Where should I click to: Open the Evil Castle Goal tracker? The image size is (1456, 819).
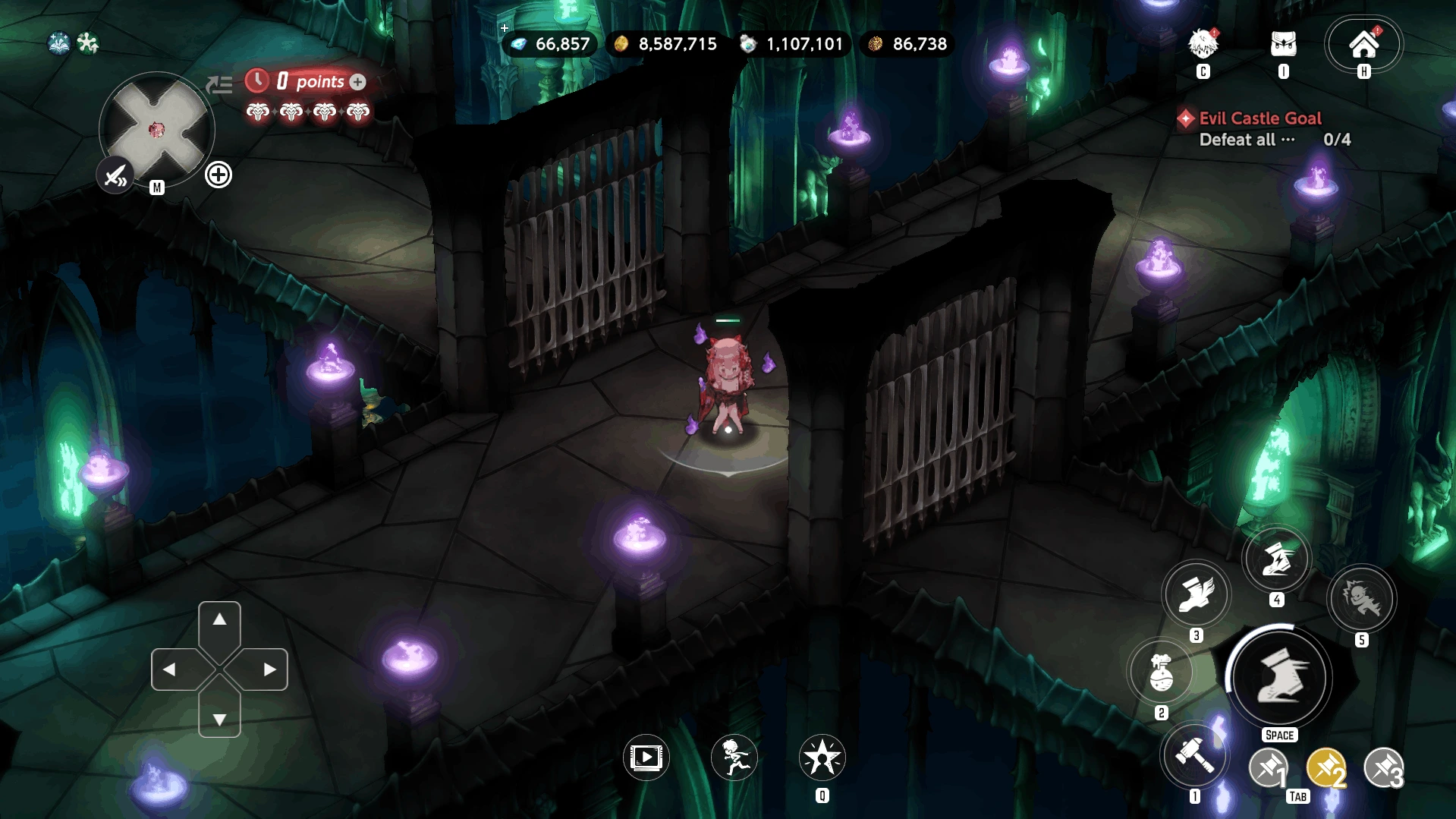(1259, 118)
